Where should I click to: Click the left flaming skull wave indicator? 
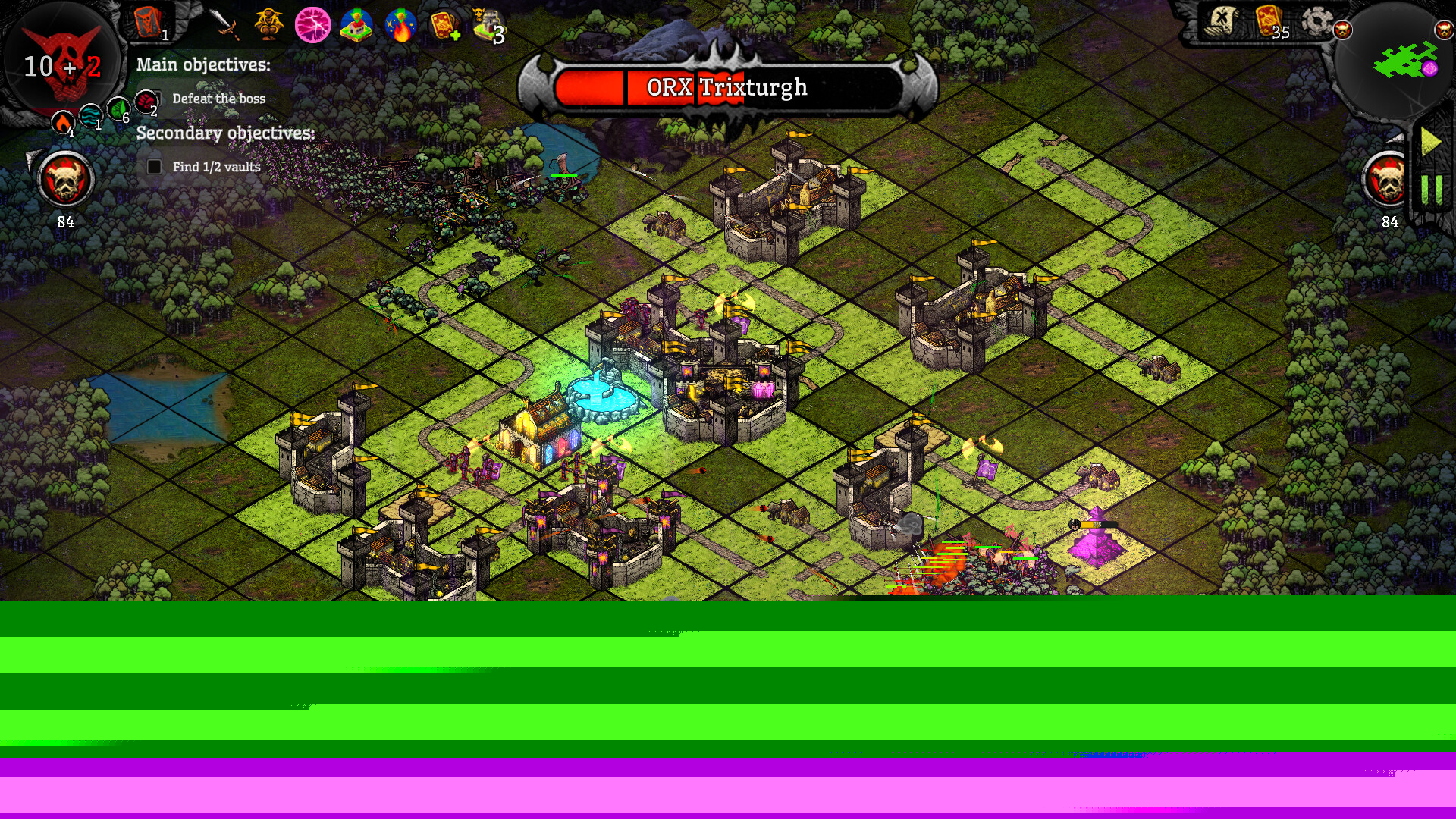pyautogui.click(x=65, y=180)
